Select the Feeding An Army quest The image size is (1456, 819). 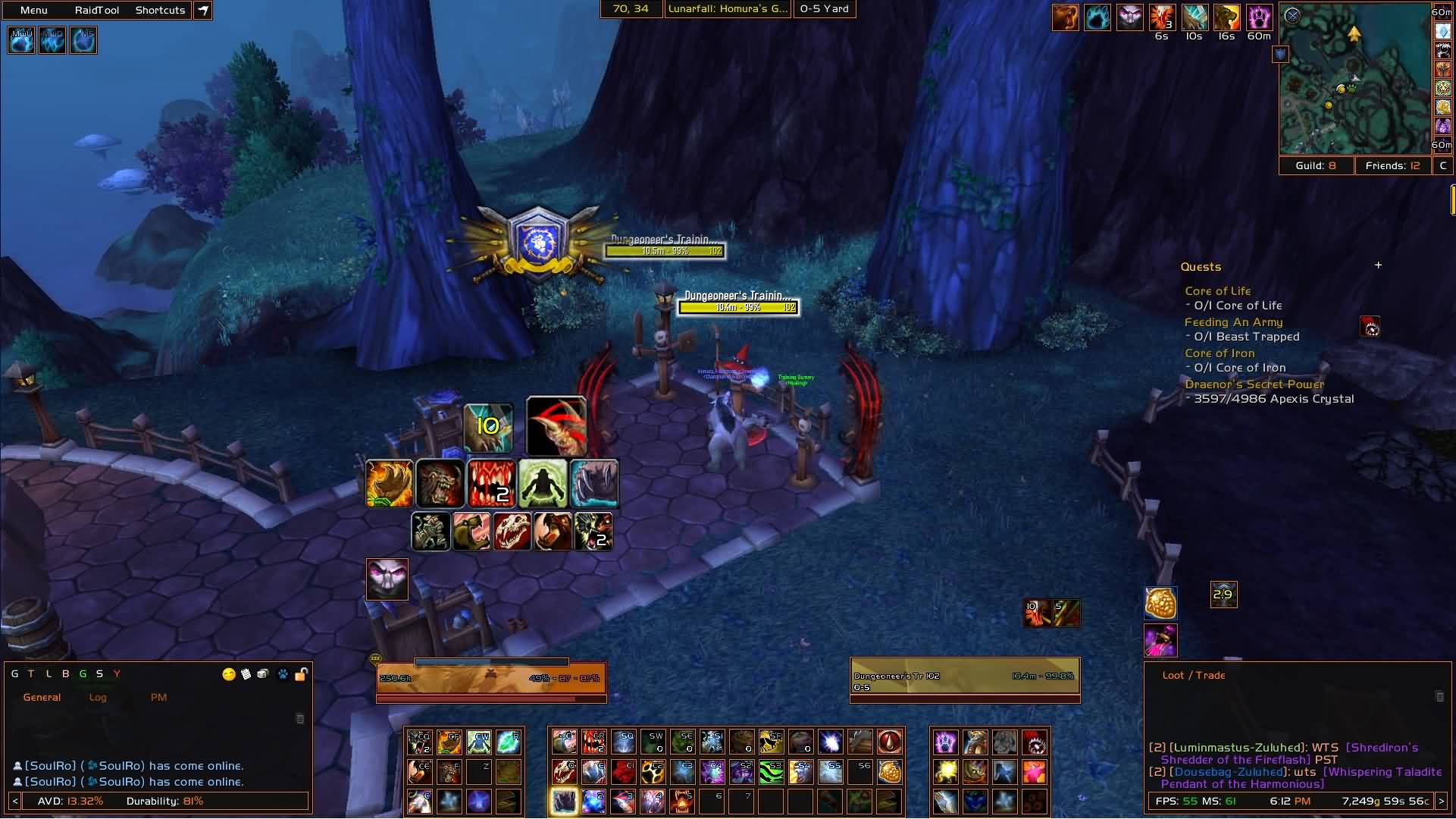click(1233, 322)
